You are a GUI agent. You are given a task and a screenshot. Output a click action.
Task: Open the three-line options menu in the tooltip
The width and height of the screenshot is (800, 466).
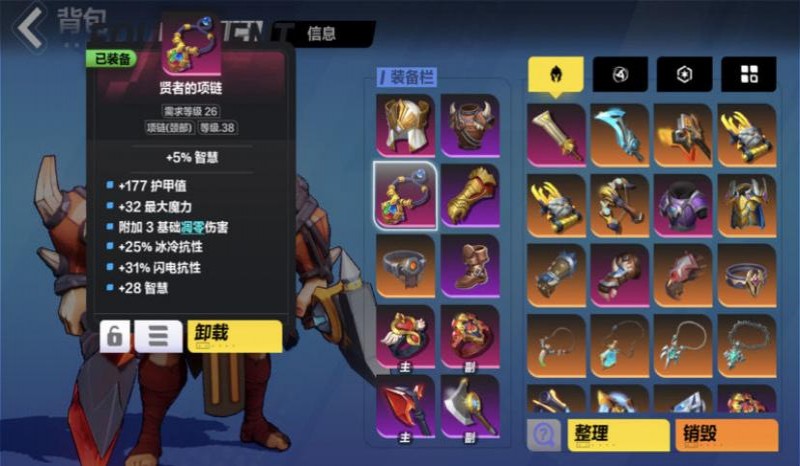(x=158, y=336)
